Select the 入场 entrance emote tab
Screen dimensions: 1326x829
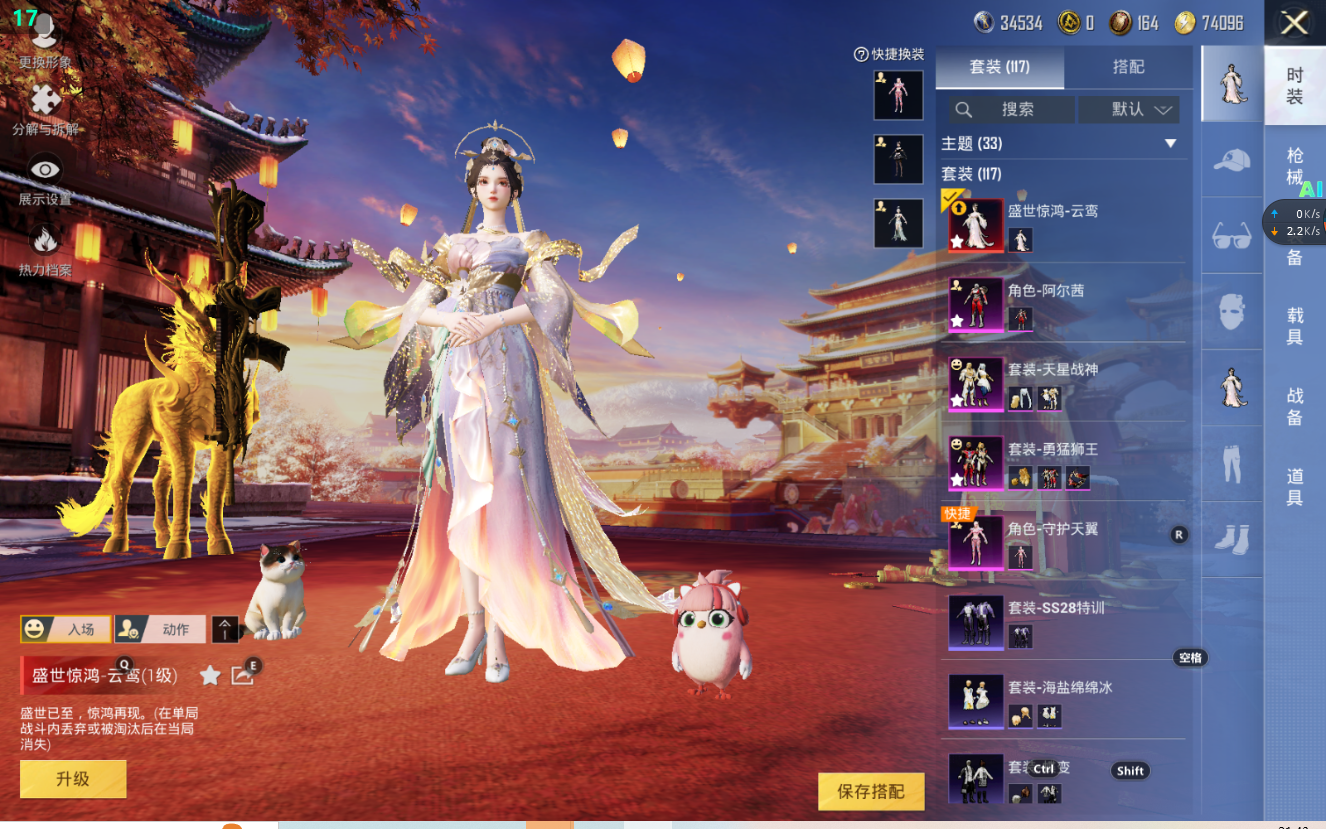click(66, 629)
